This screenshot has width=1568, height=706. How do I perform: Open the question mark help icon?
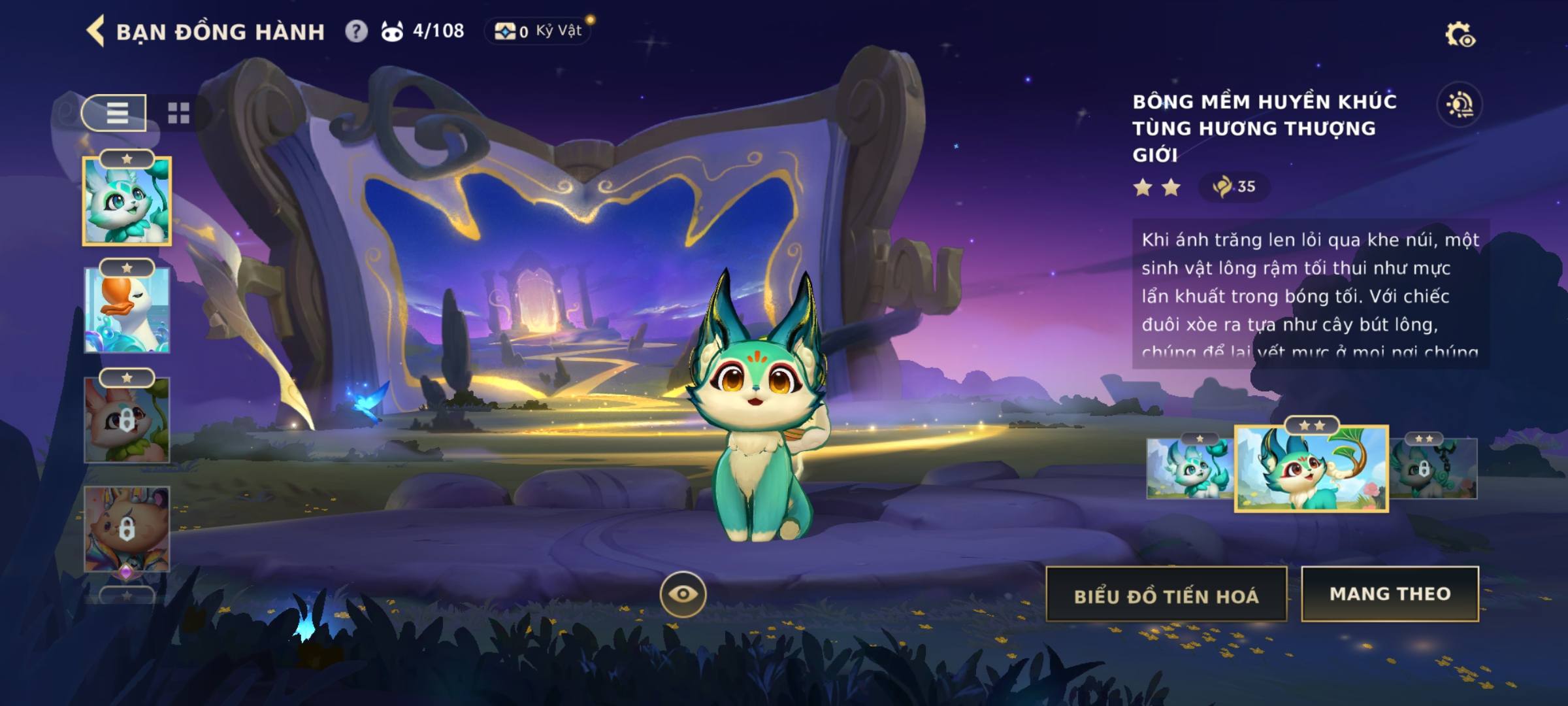click(x=356, y=31)
